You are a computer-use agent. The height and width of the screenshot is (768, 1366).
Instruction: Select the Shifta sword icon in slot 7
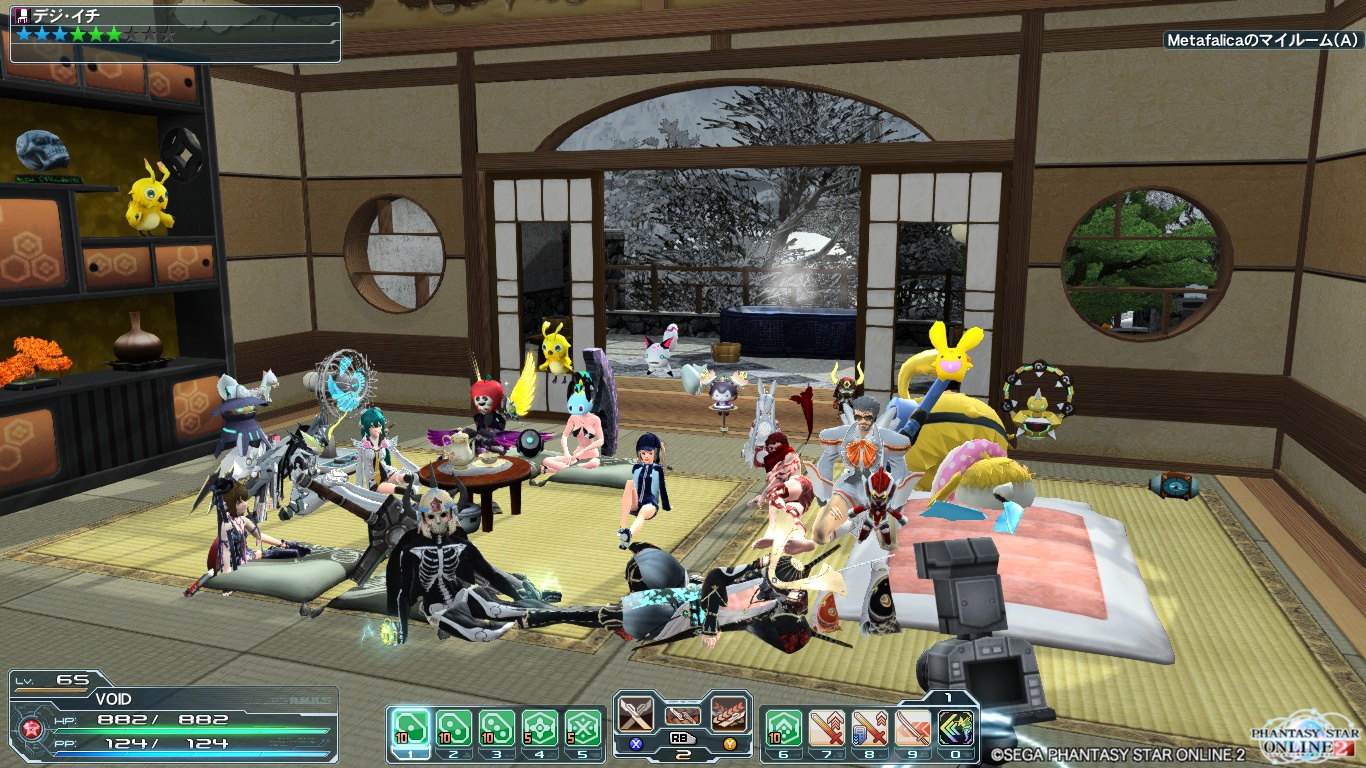pyautogui.click(x=827, y=728)
